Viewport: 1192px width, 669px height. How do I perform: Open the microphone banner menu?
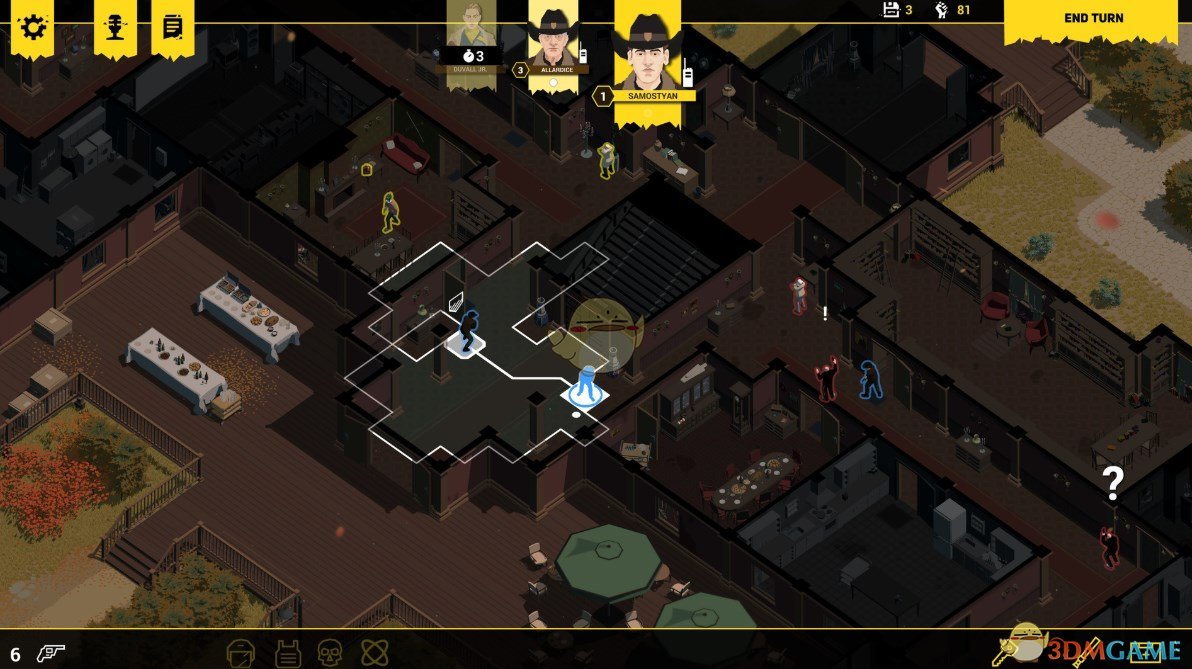pyautogui.click(x=115, y=25)
